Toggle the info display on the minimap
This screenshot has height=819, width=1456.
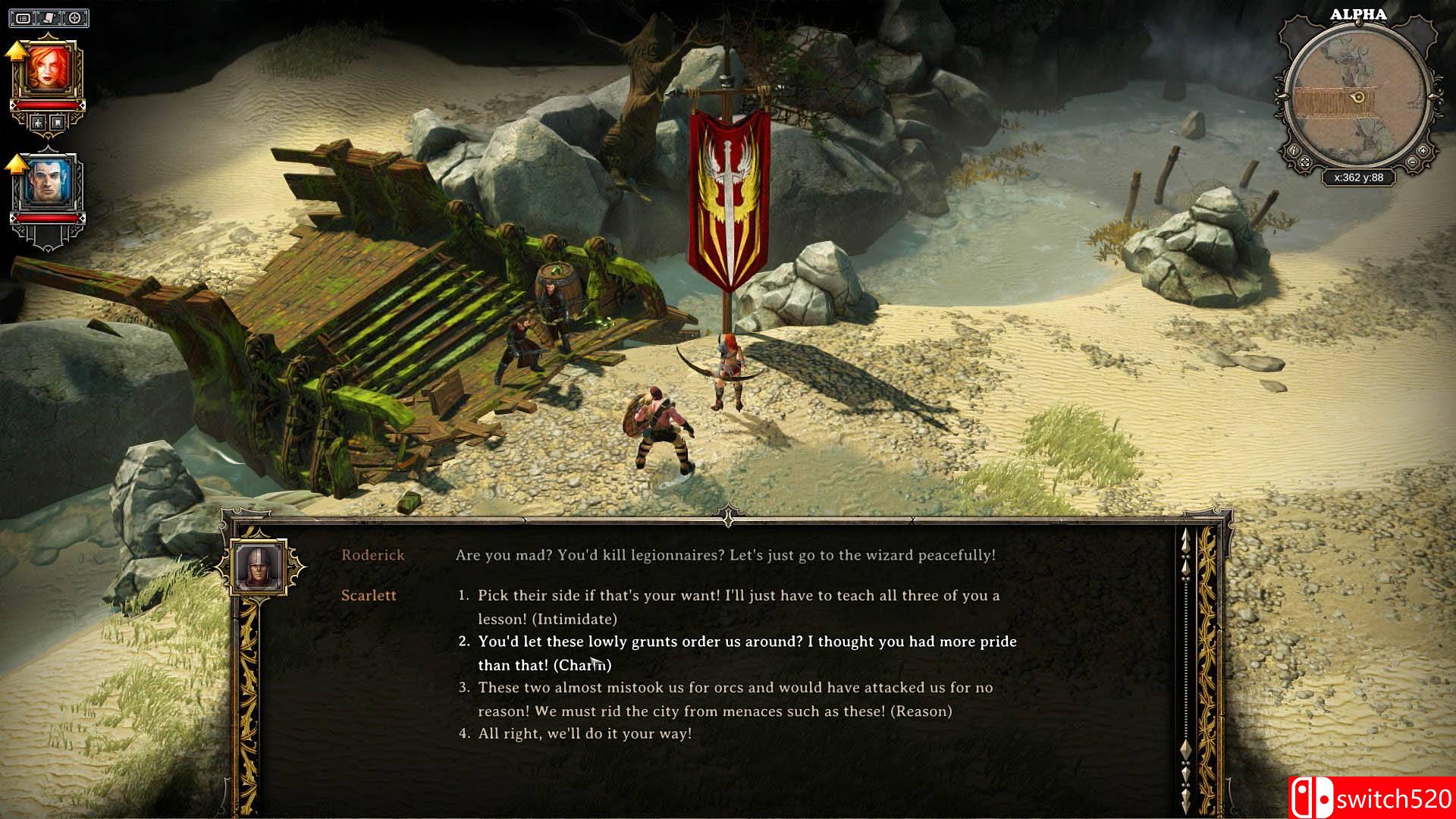pos(1294,150)
